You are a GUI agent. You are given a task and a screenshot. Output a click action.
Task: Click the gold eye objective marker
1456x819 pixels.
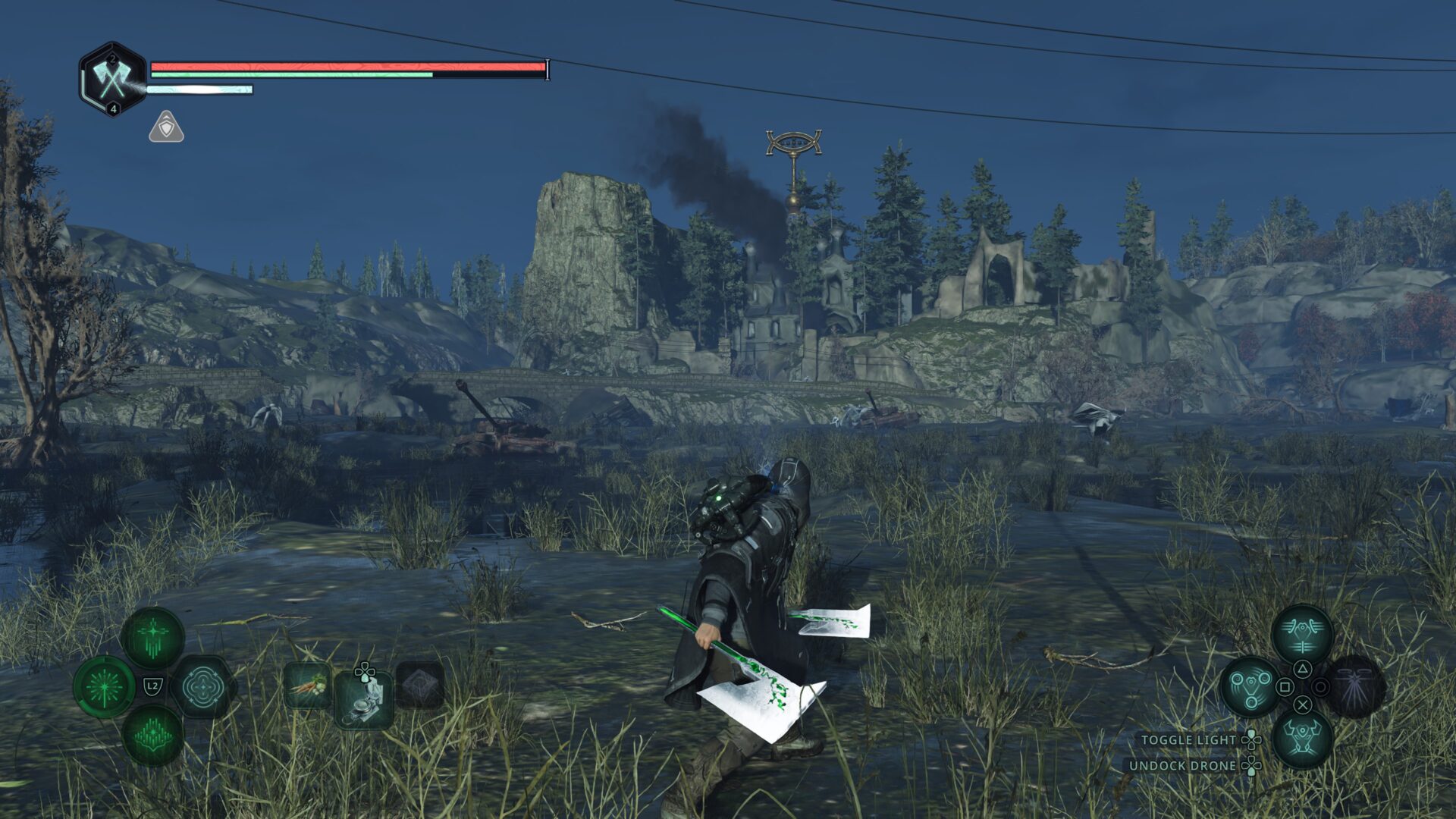[793, 144]
